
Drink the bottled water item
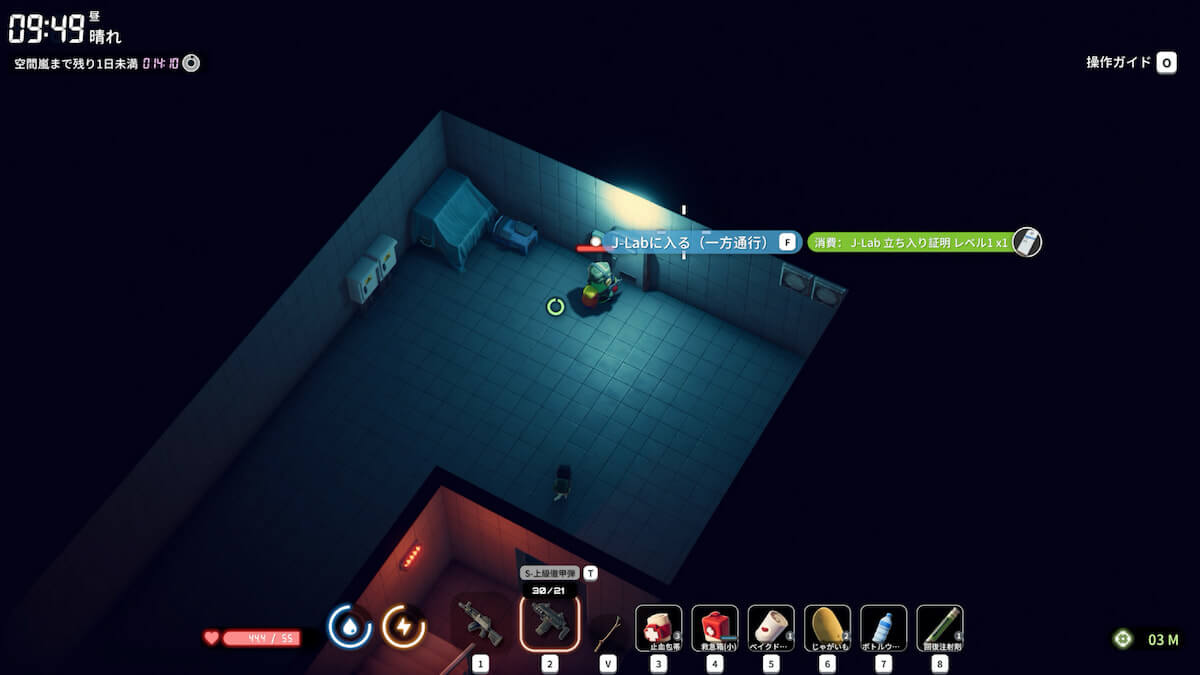[883, 628]
